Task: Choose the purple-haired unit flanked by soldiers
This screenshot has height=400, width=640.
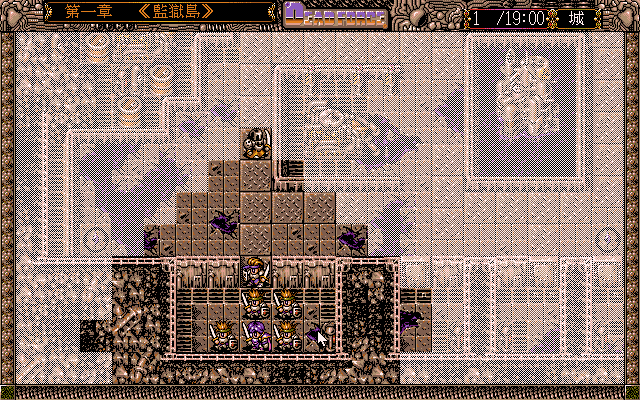Action: [257, 334]
